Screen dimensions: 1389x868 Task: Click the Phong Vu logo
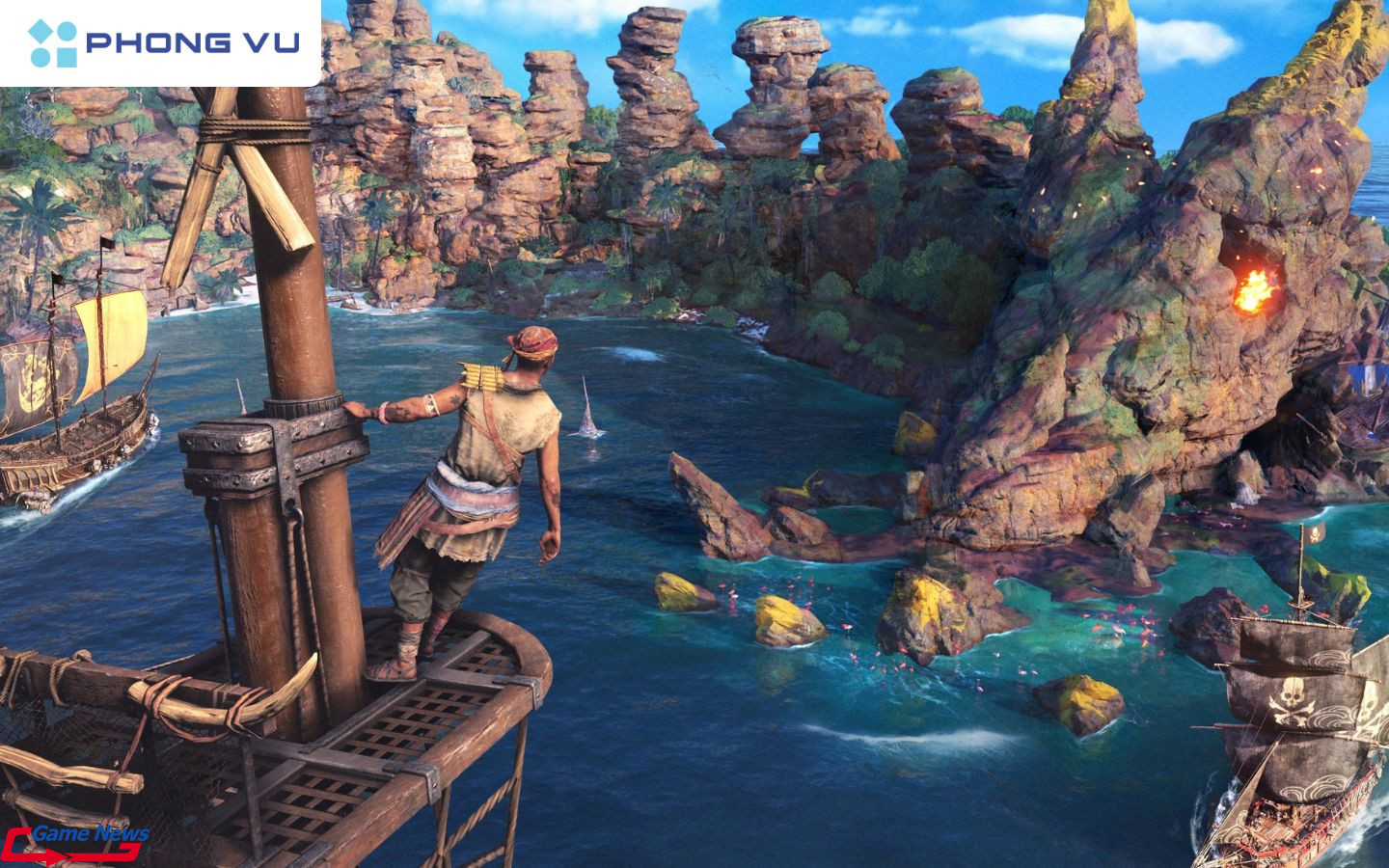(x=162, y=43)
